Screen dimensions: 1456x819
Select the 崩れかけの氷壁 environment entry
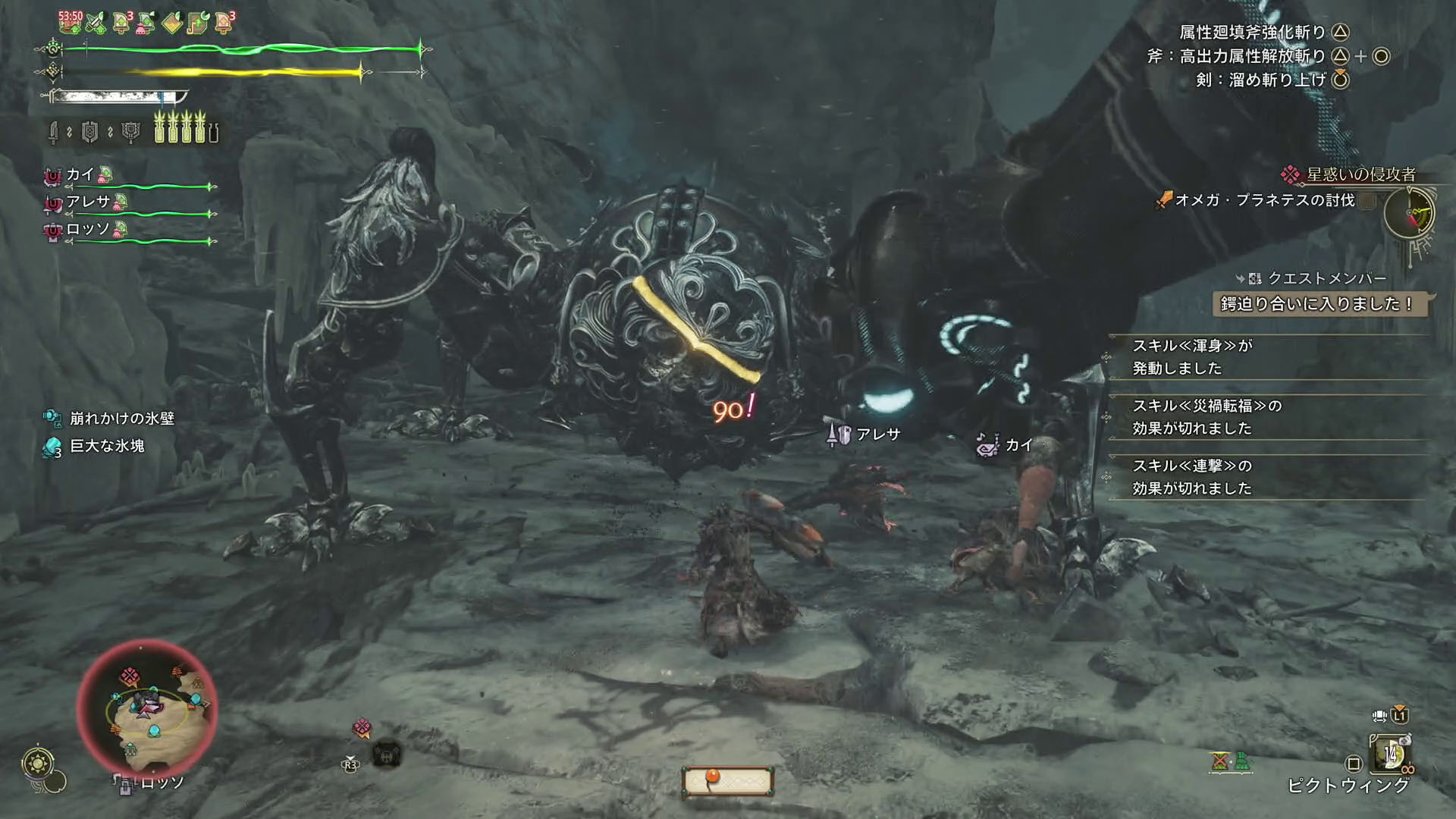coord(121,418)
